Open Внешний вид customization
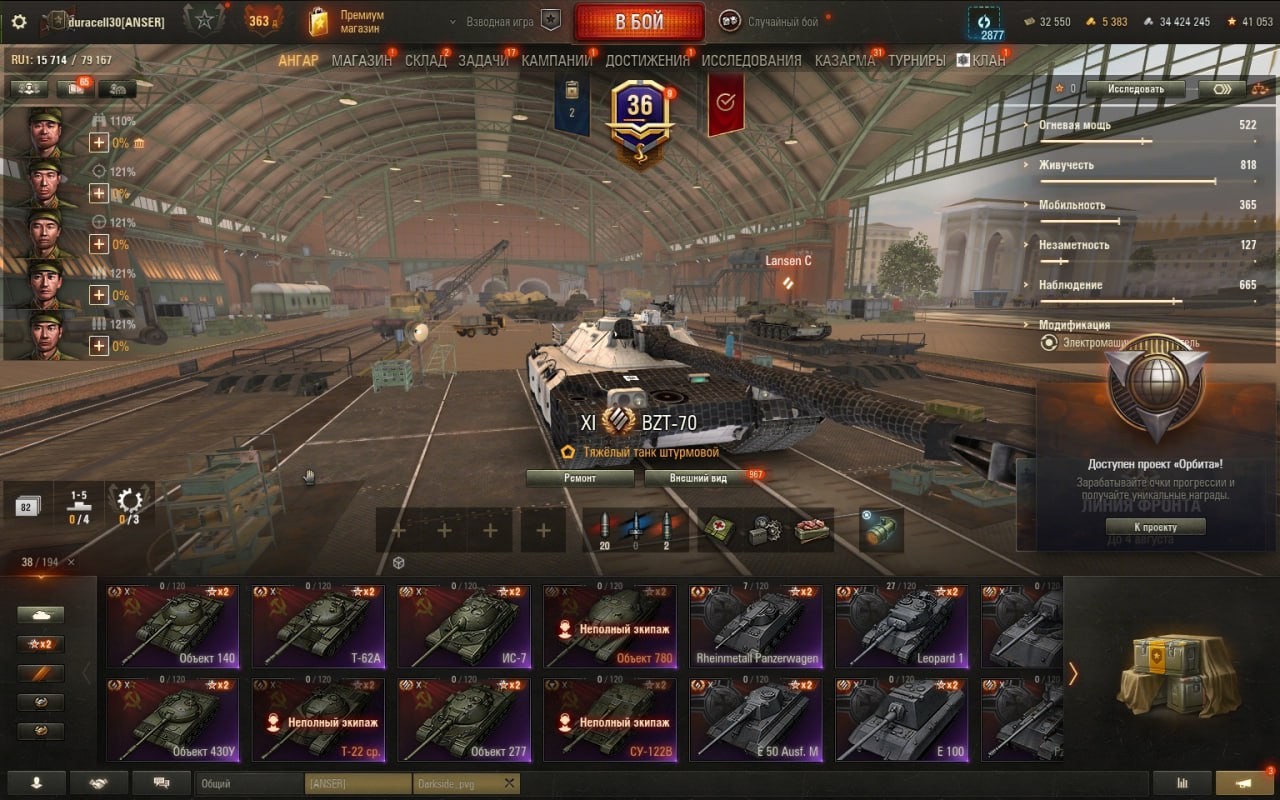The width and height of the screenshot is (1280, 800). click(x=699, y=478)
